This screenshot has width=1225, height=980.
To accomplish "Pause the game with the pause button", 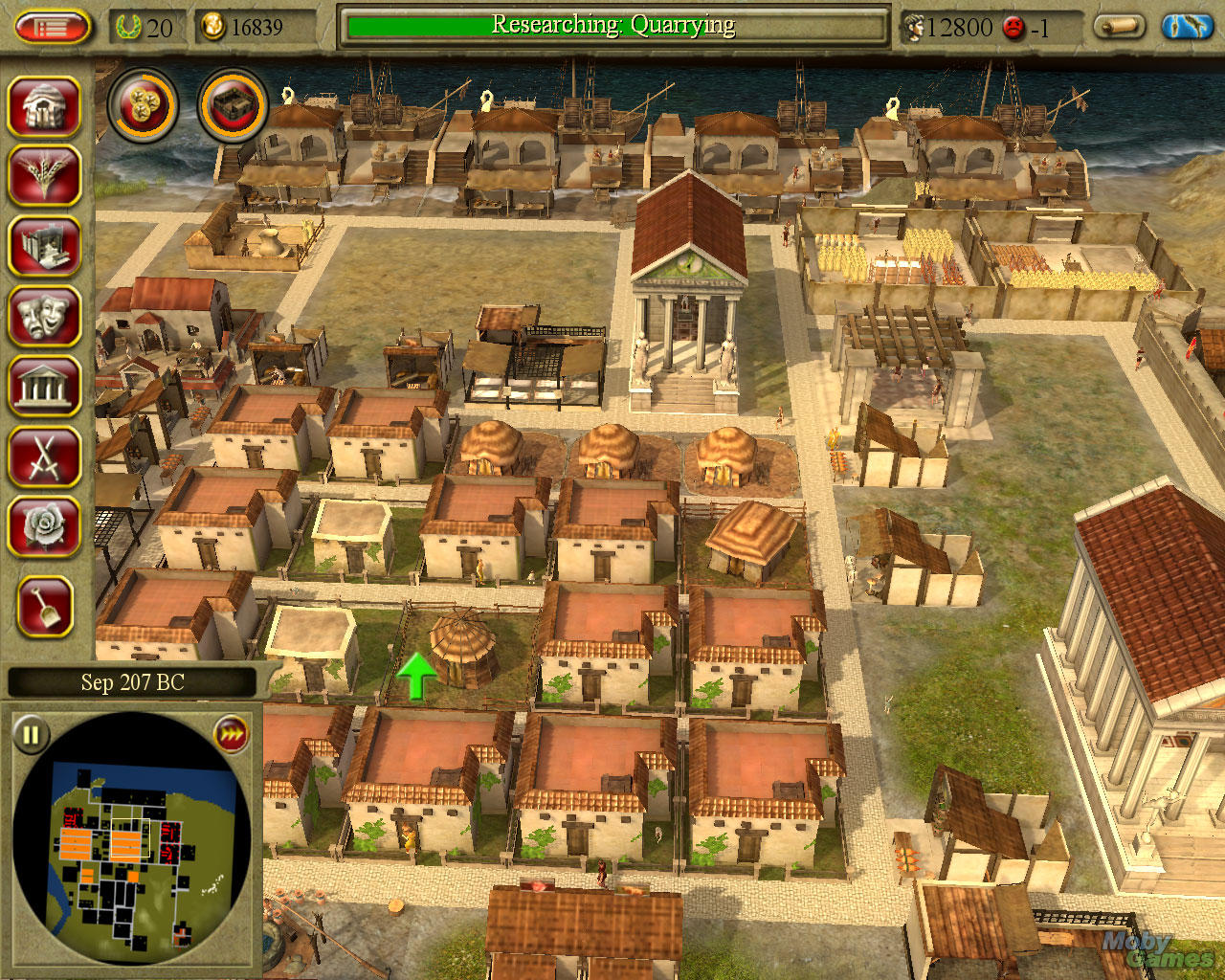I will [32, 735].
